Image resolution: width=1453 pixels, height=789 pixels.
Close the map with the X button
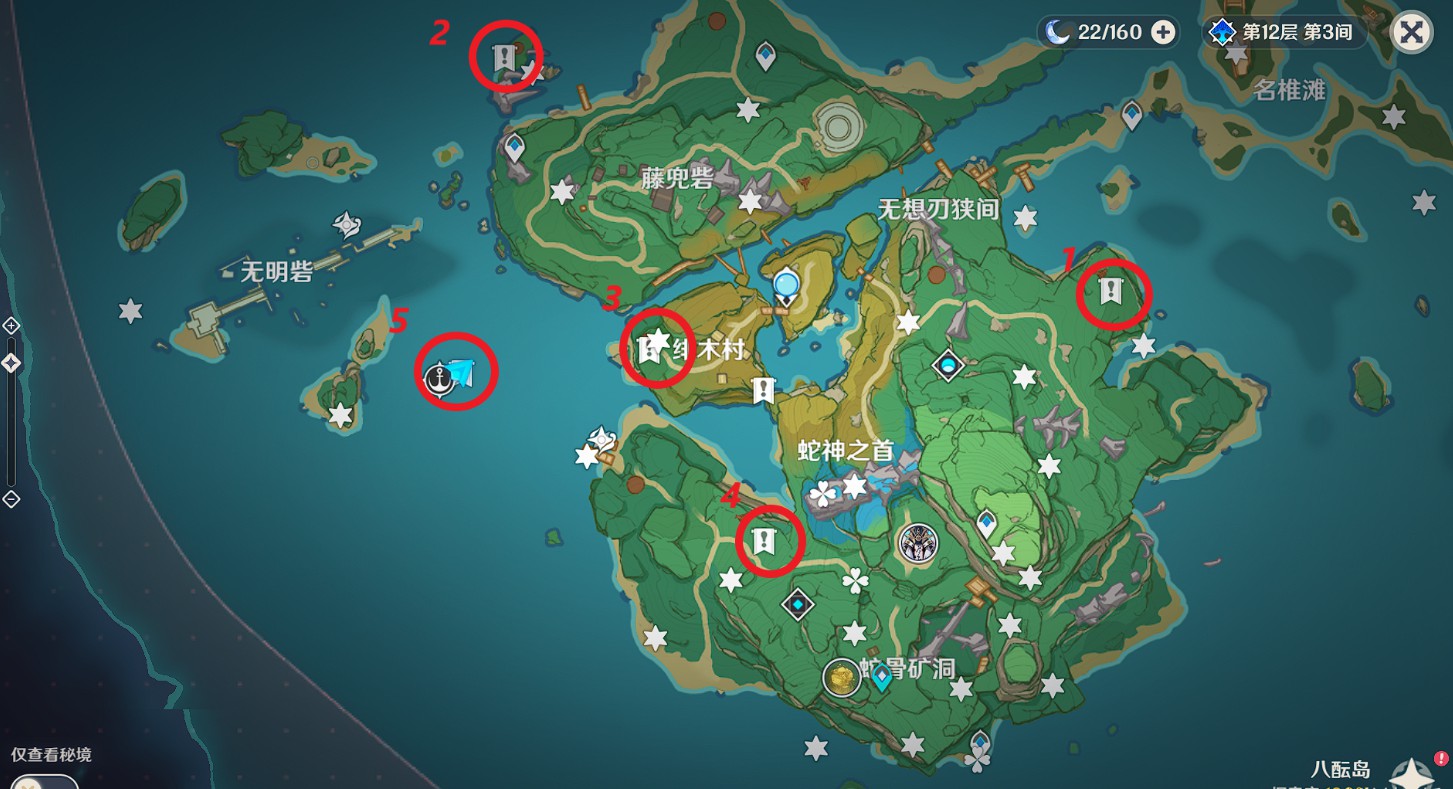[x=1411, y=32]
